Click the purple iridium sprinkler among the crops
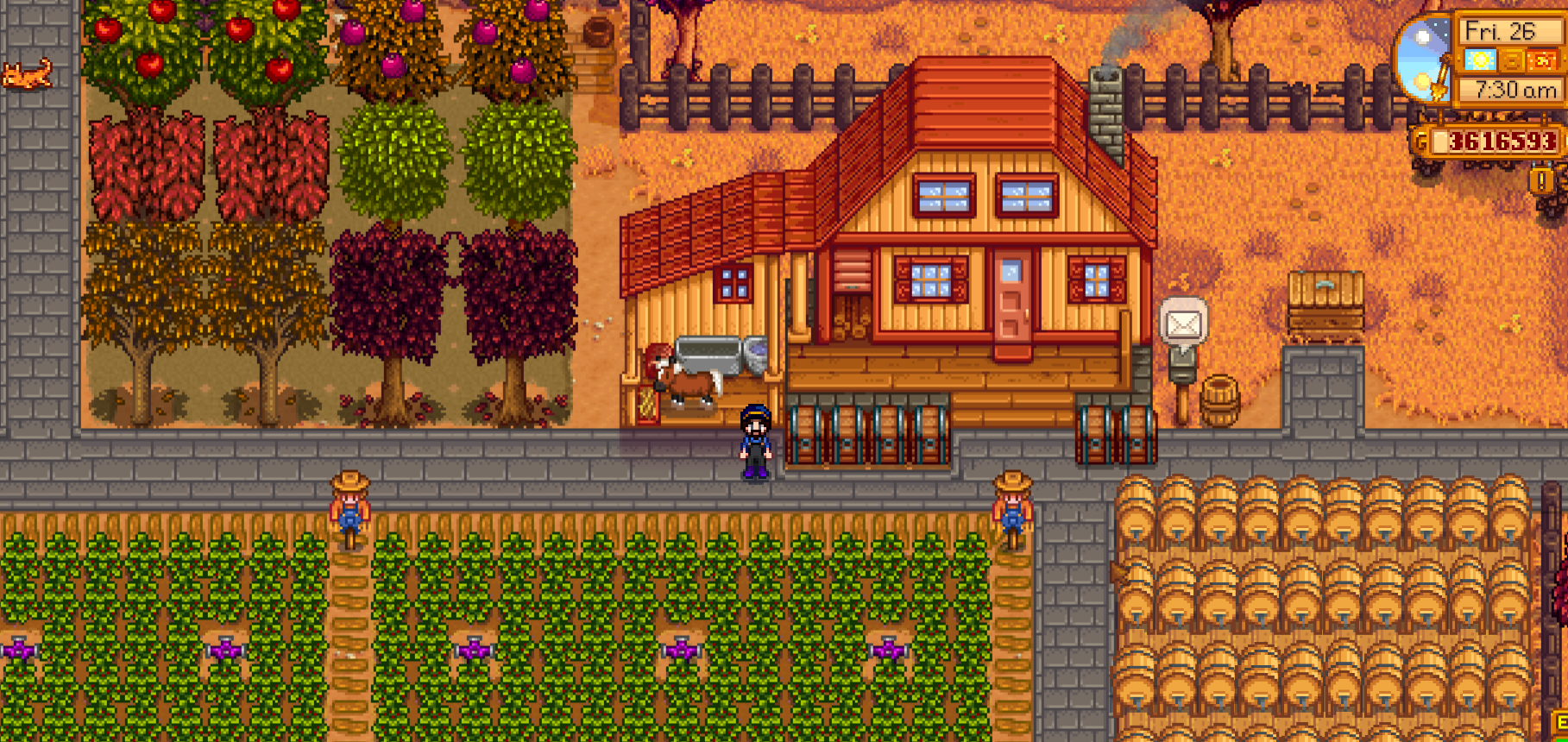 (475, 651)
